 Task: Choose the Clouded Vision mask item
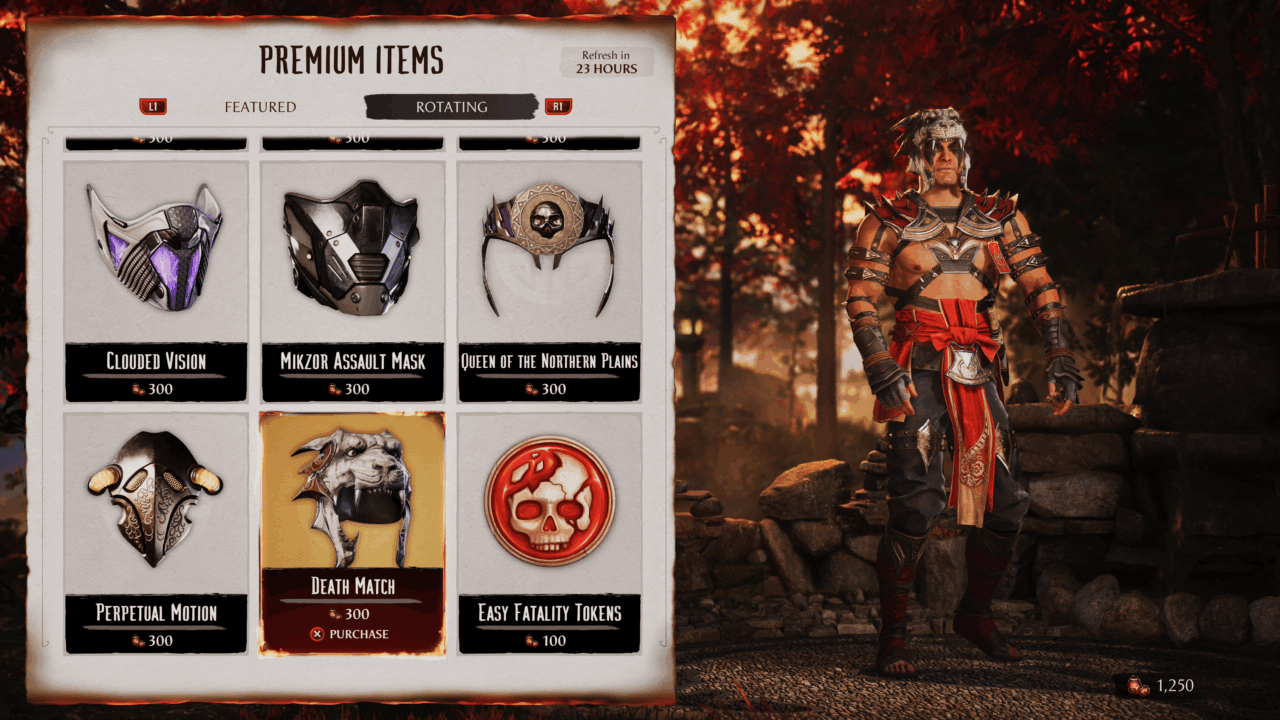[156, 280]
